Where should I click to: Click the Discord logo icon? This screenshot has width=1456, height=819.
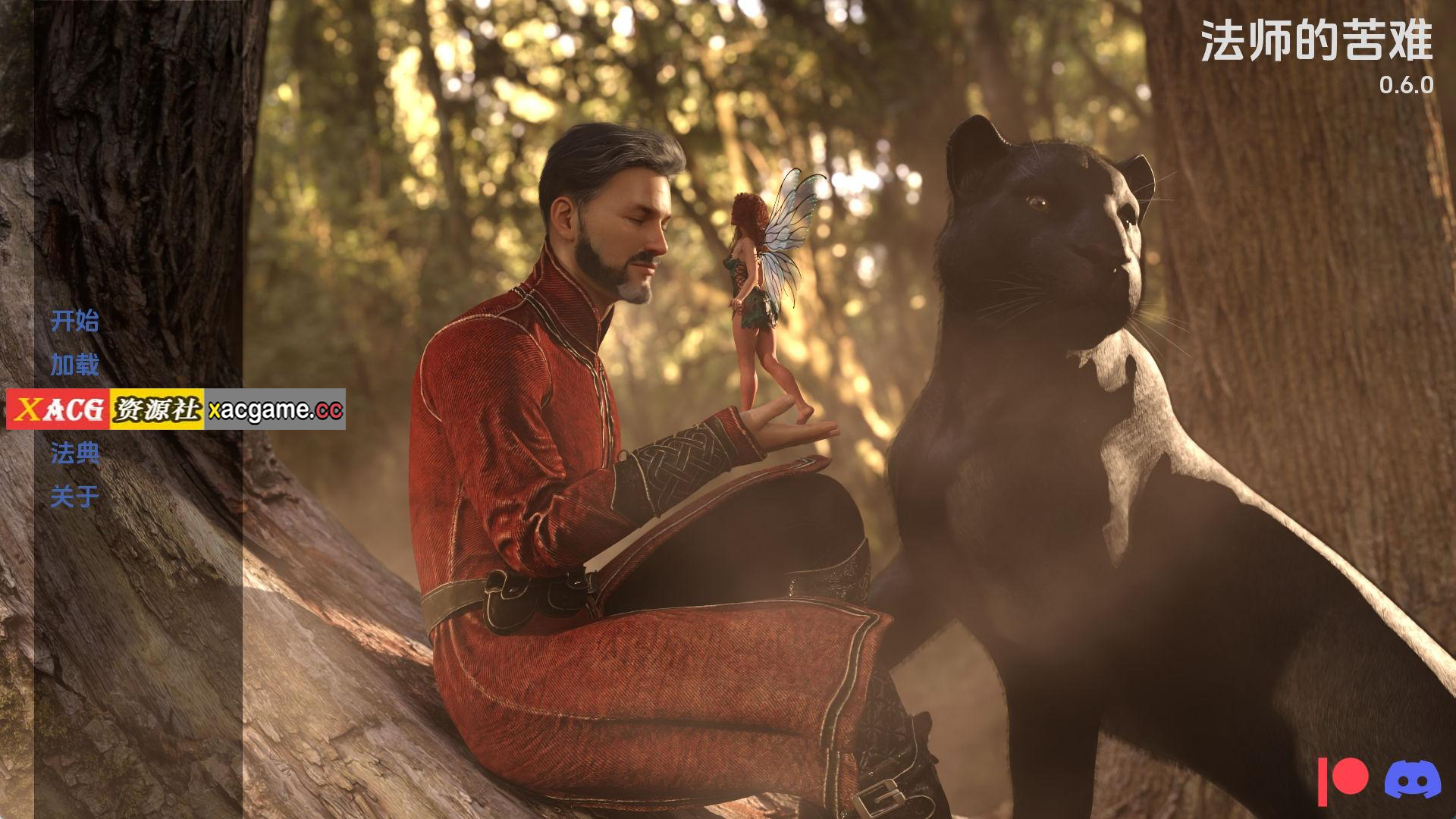tap(1412, 779)
